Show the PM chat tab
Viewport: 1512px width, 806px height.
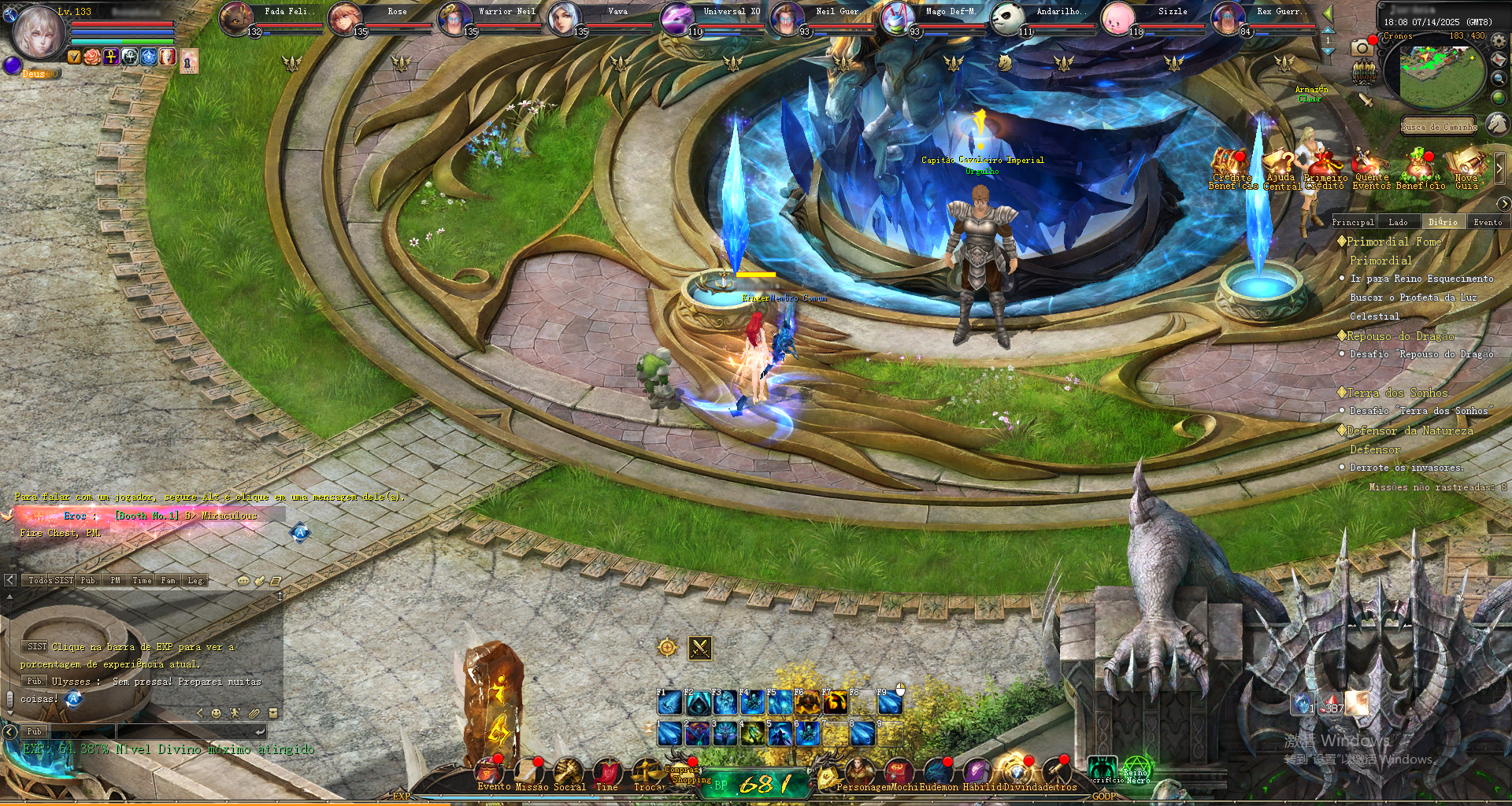116,580
